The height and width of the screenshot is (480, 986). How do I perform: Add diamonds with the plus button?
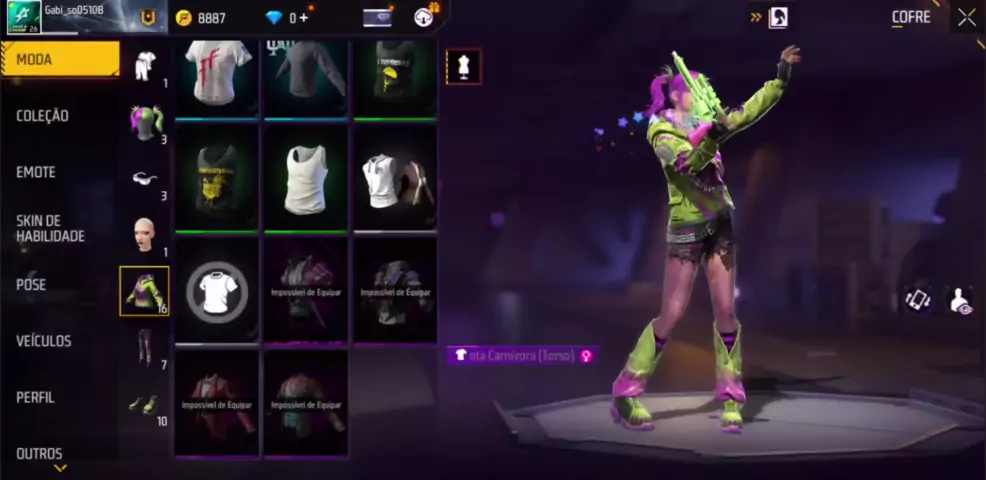(x=303, y=18)
